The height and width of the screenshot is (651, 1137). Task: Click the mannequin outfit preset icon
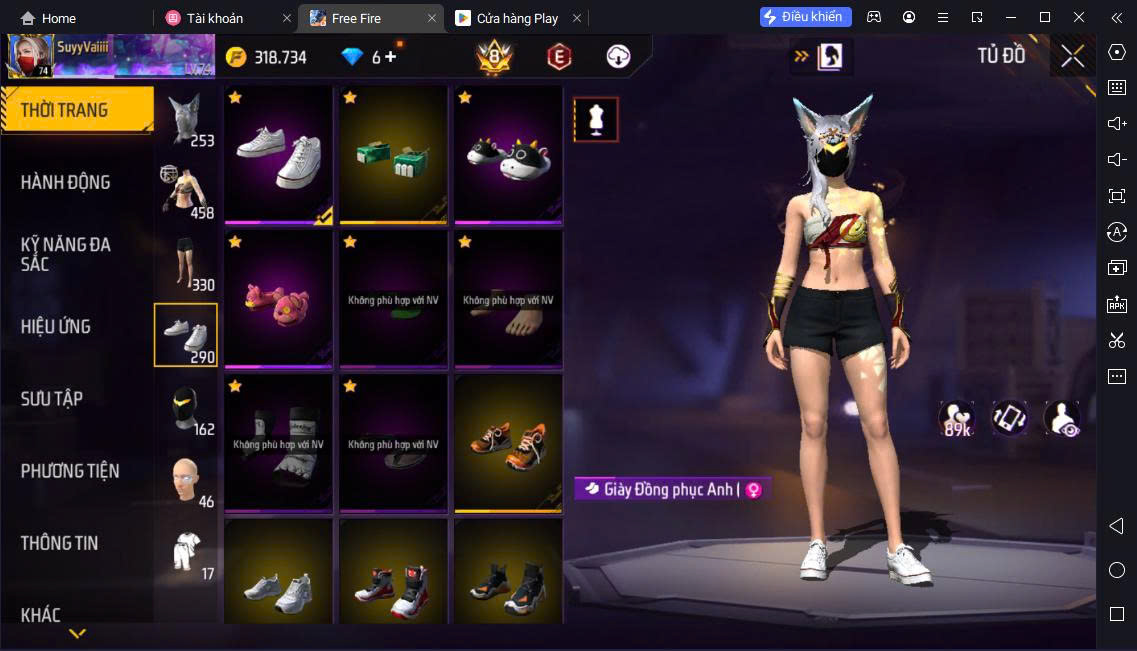click(x=596, y=120)
